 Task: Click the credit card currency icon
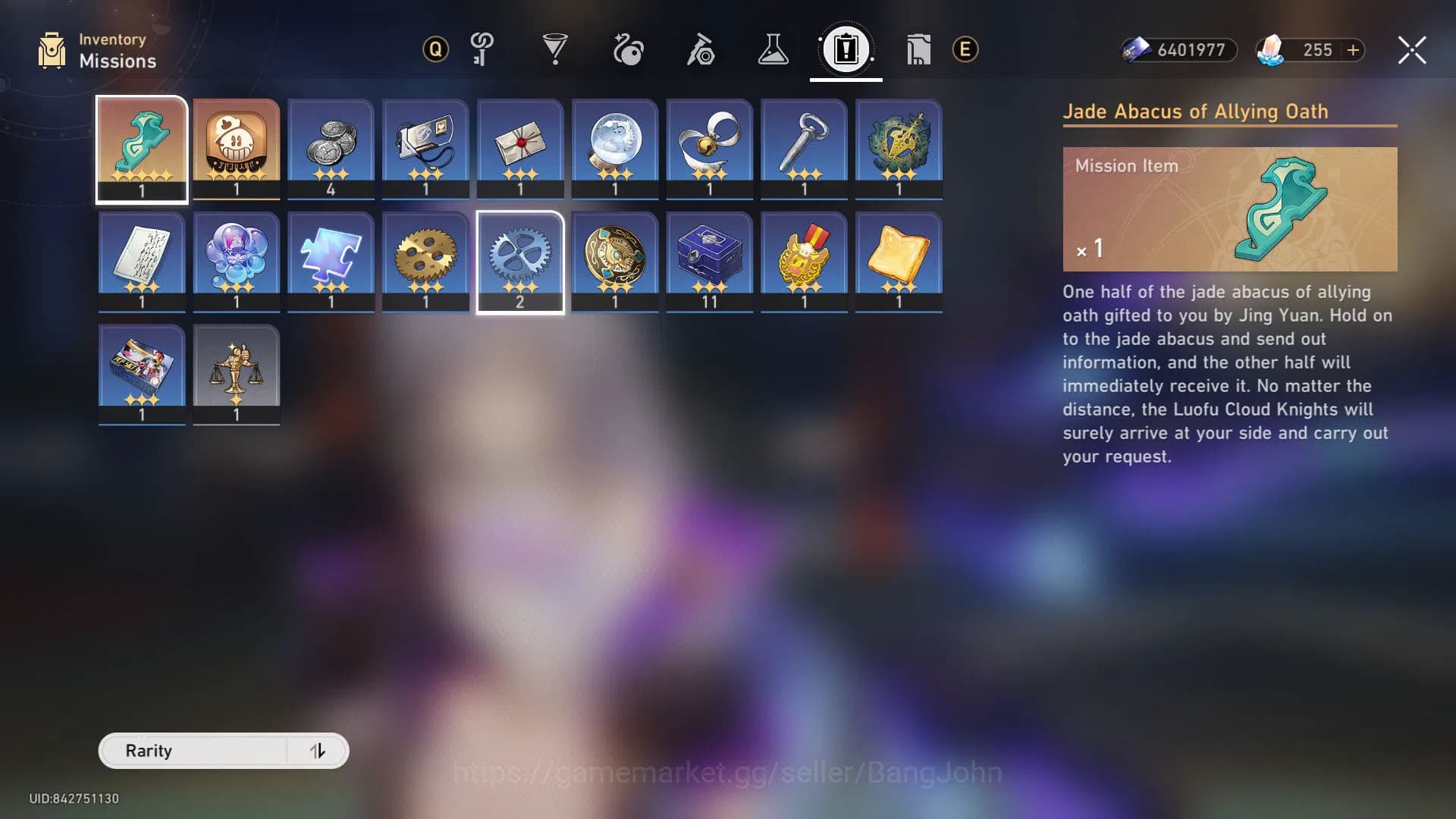(x=1134, y=51)
